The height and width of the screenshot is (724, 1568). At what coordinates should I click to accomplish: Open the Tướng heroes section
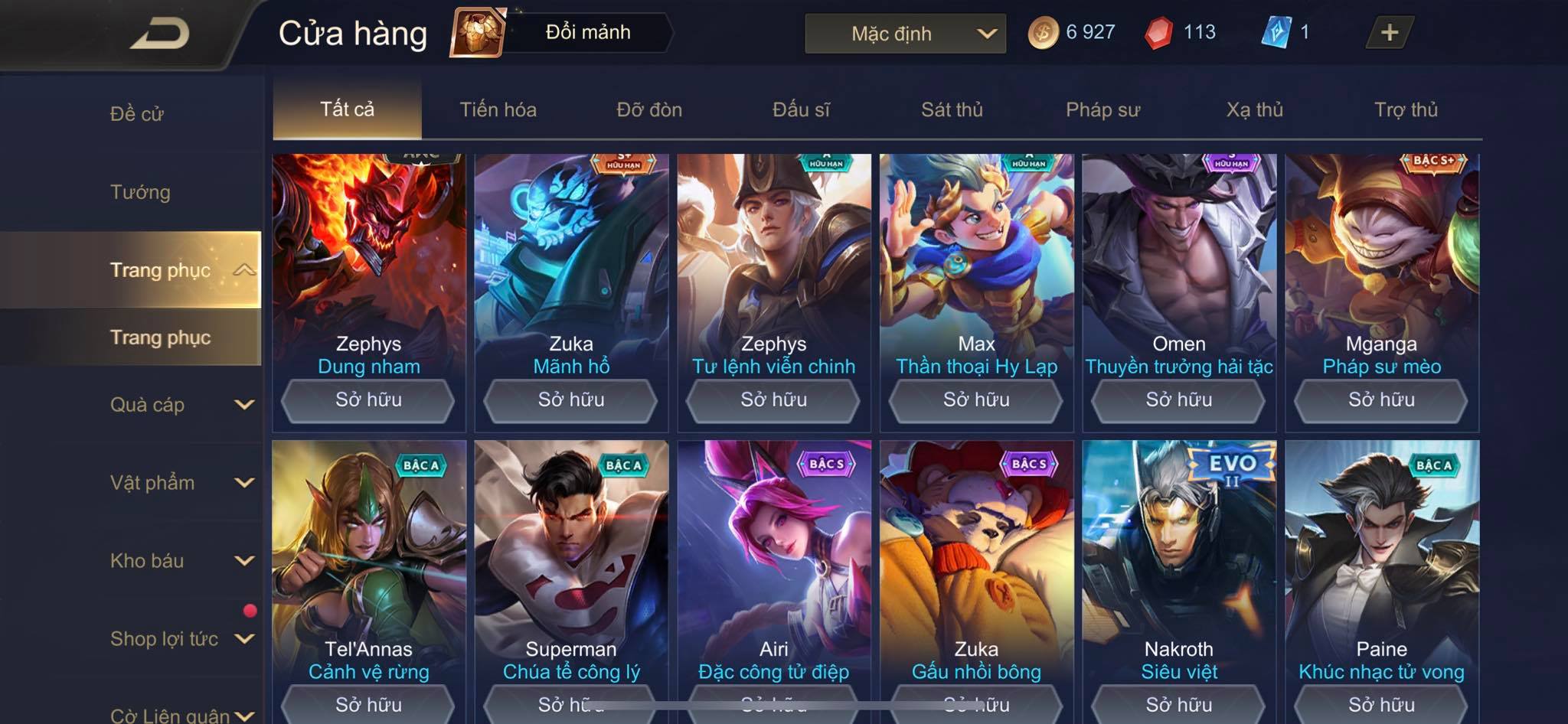pos(140,192)
